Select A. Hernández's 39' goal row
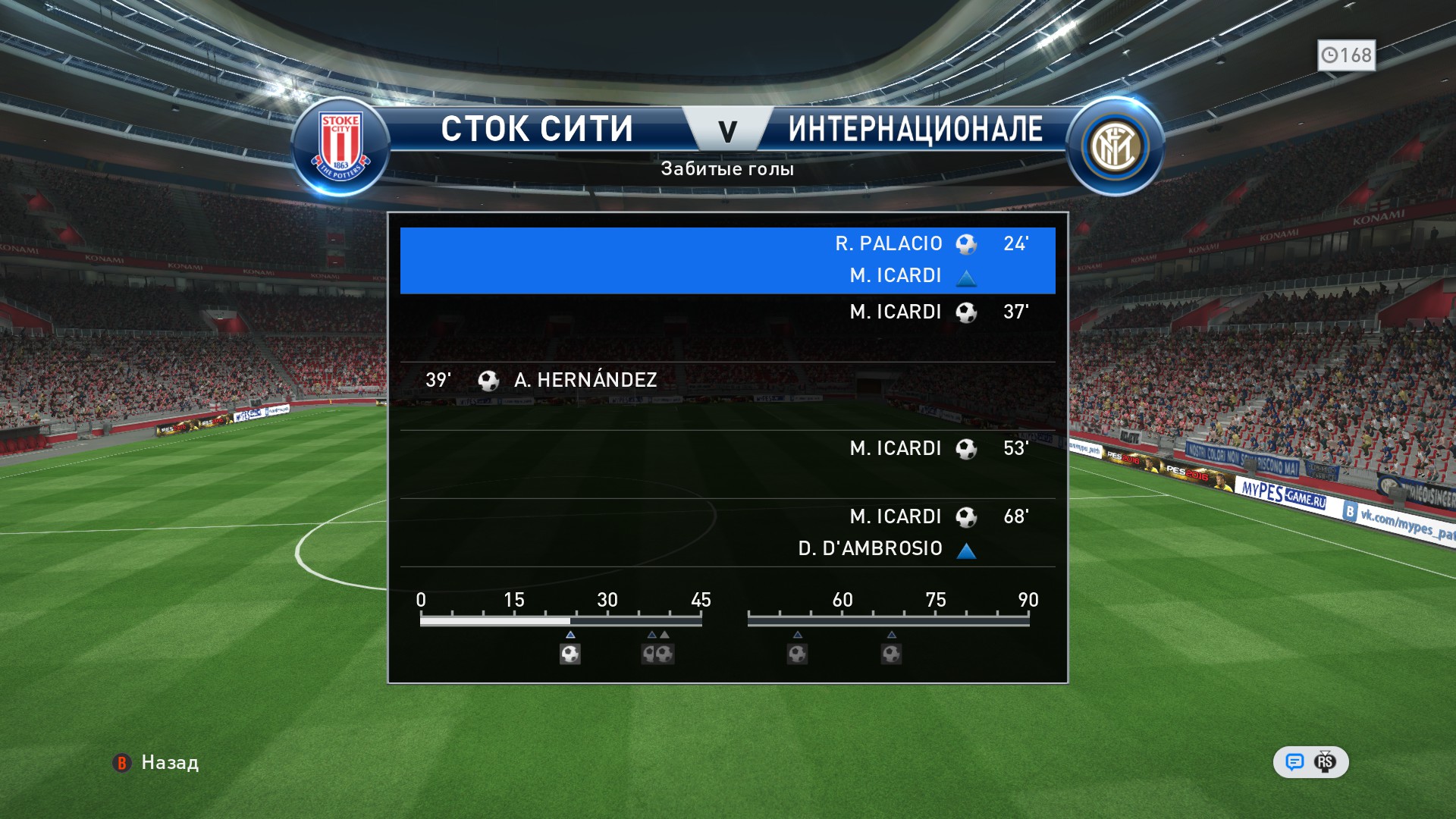 (x=727, y=380)
